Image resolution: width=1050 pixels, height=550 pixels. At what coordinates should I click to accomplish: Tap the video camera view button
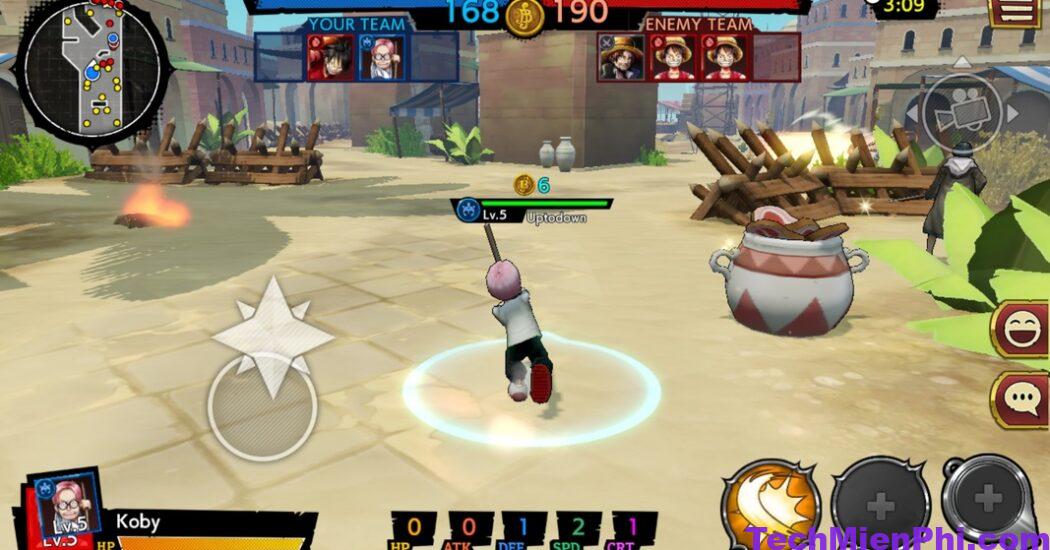[962, 113]
